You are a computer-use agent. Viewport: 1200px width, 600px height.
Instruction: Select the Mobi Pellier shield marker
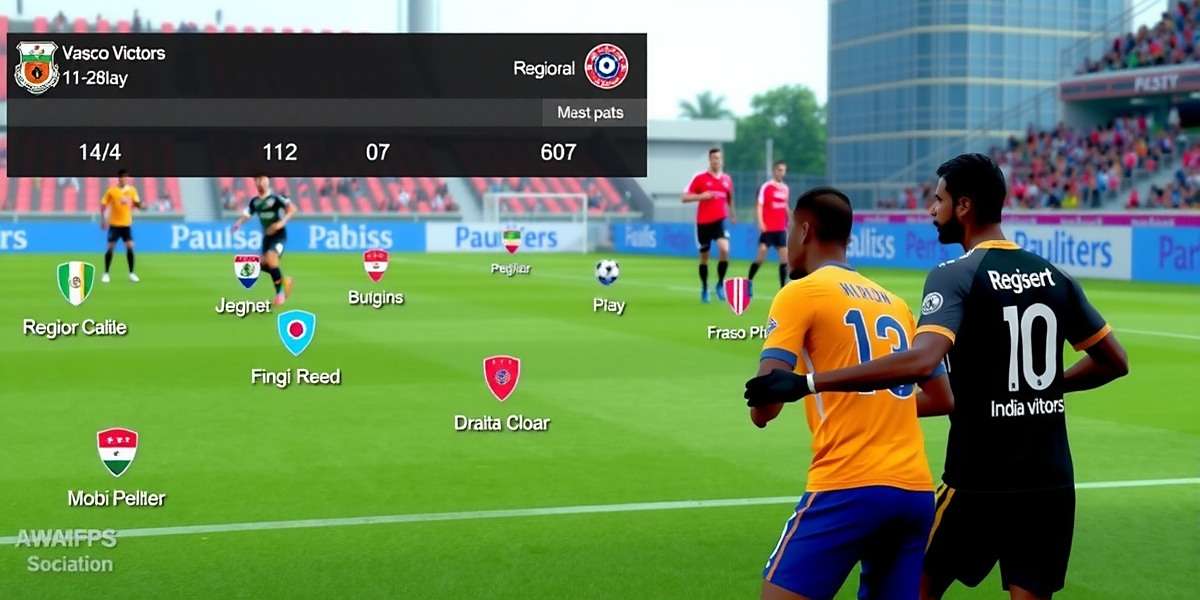[117, 451]
